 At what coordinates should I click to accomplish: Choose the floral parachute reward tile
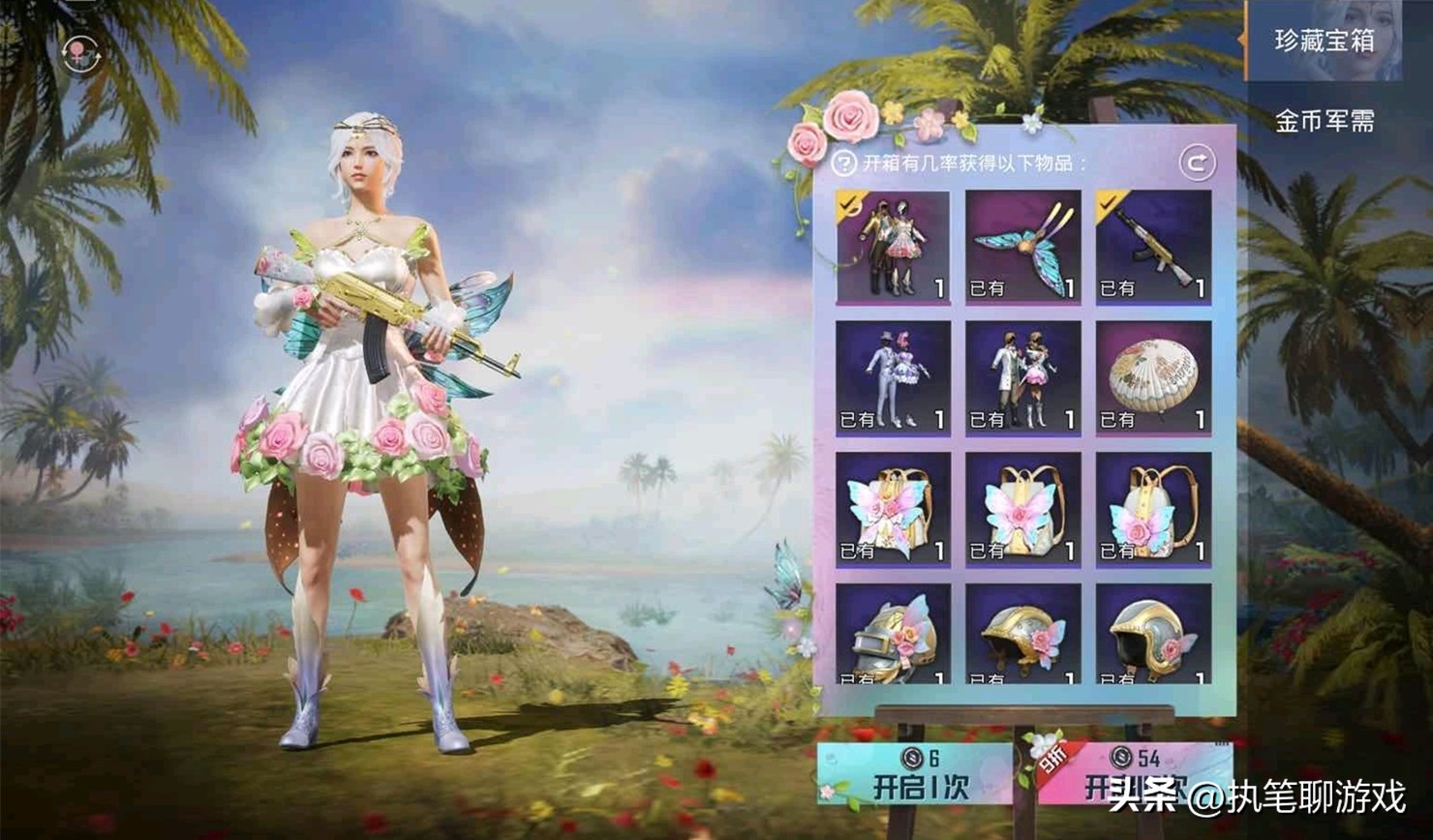(x=1153, y=377)
